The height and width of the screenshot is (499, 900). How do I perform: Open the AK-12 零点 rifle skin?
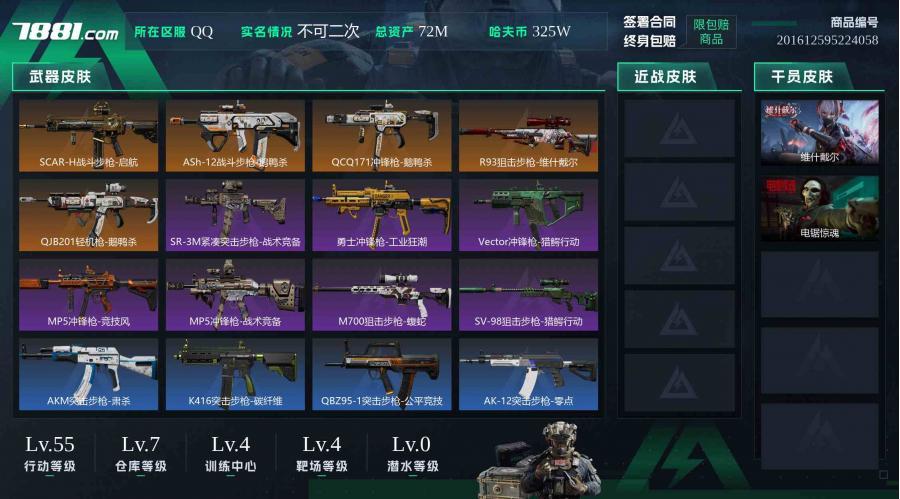click(x=528, y=375)
